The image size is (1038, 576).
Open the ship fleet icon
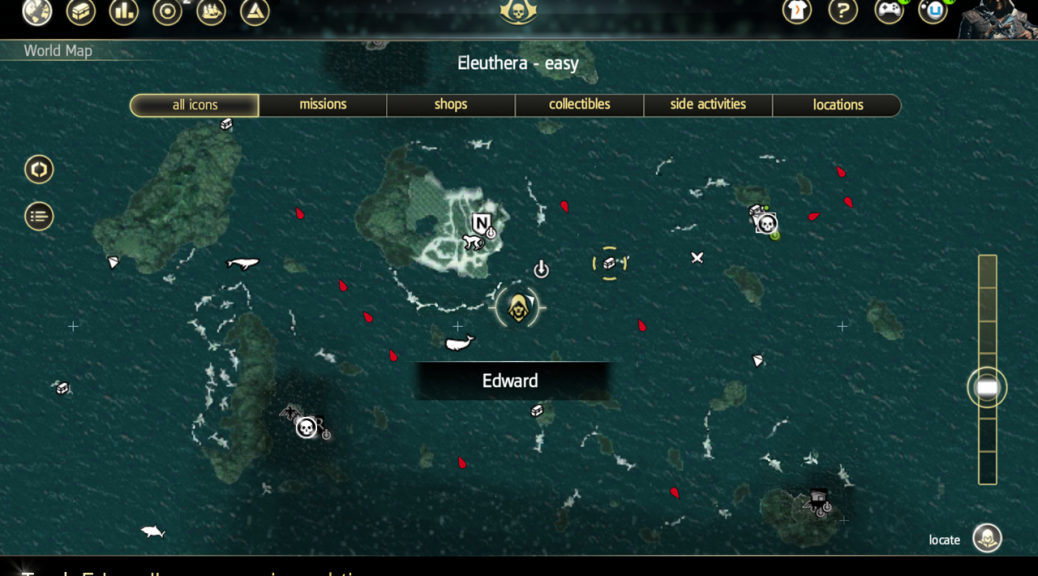coord(211,11)
